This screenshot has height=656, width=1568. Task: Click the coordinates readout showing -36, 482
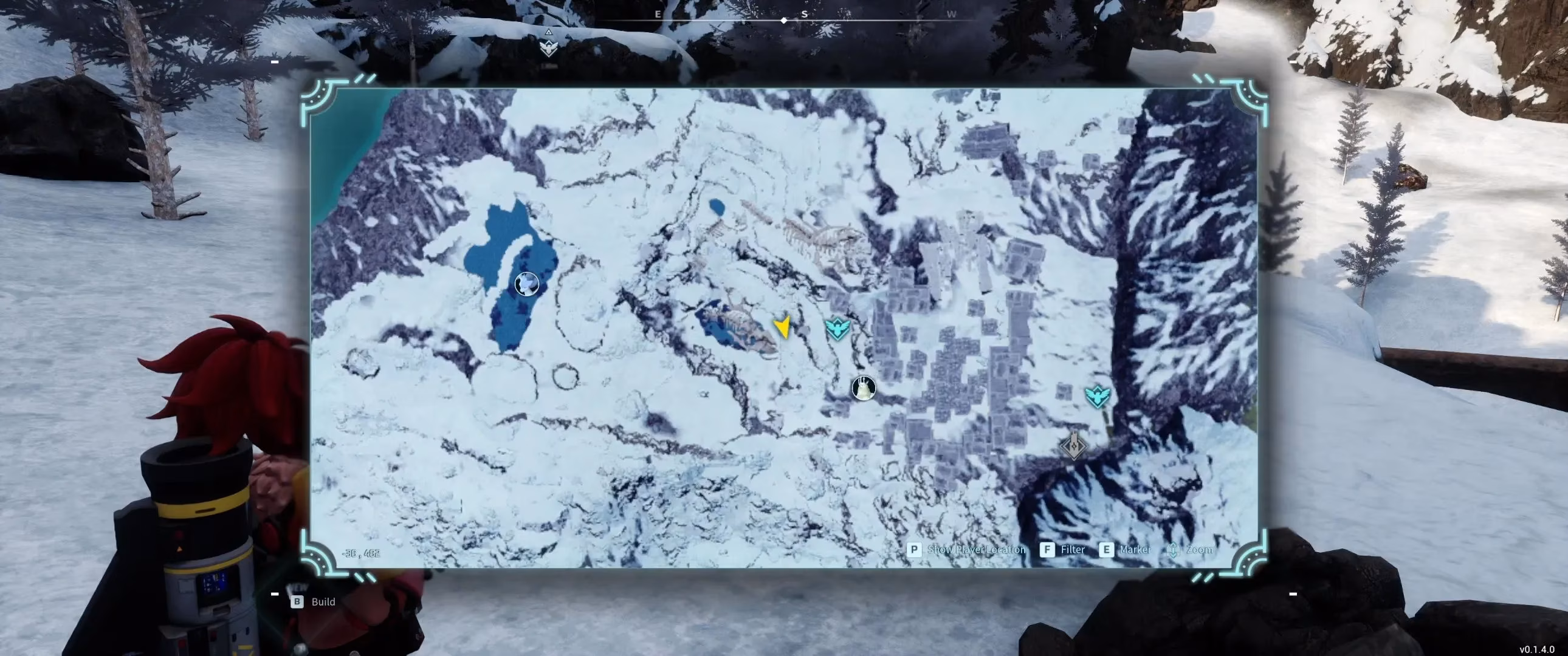360,554
